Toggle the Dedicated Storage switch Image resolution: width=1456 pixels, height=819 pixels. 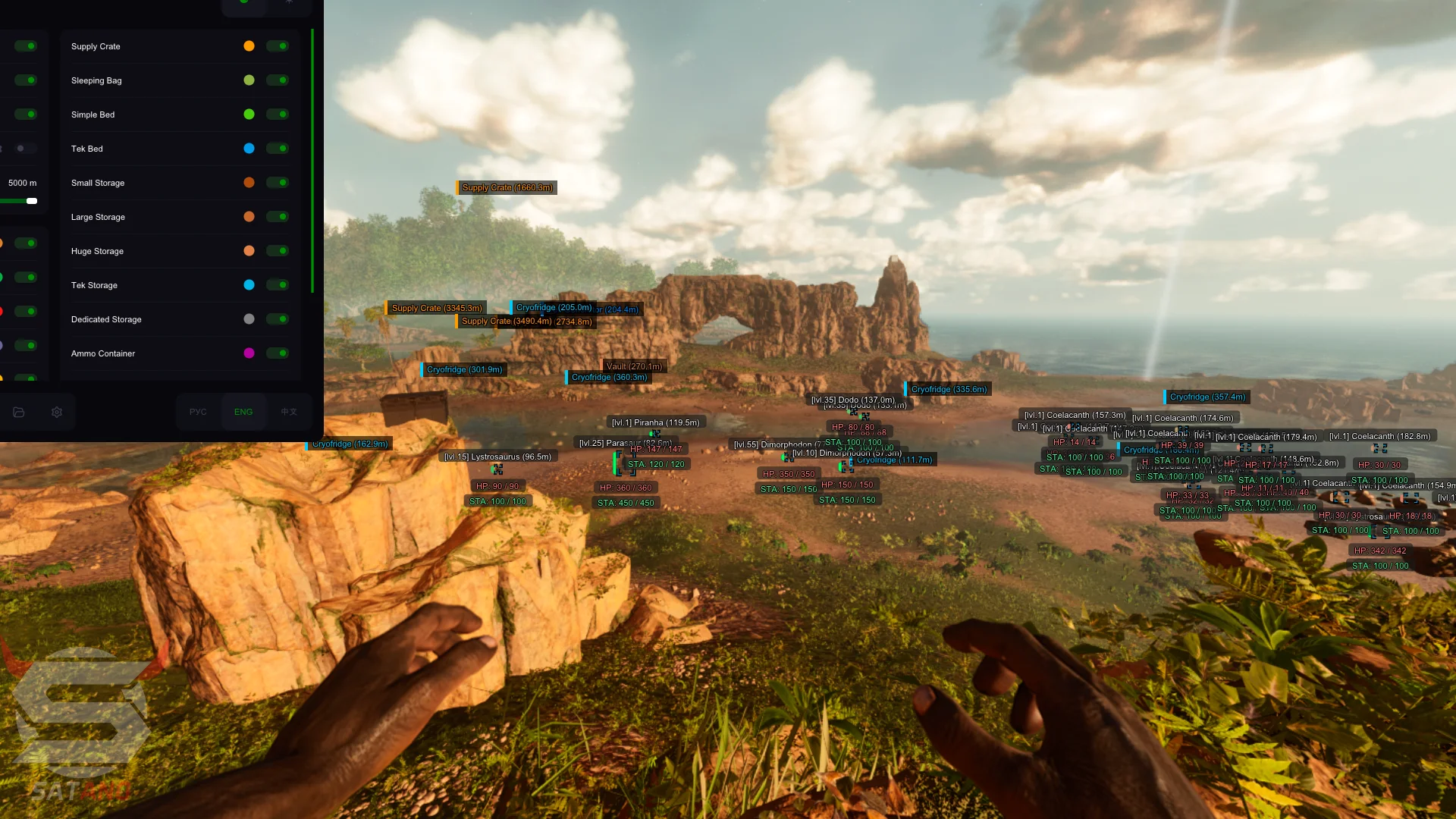(278, 319)
